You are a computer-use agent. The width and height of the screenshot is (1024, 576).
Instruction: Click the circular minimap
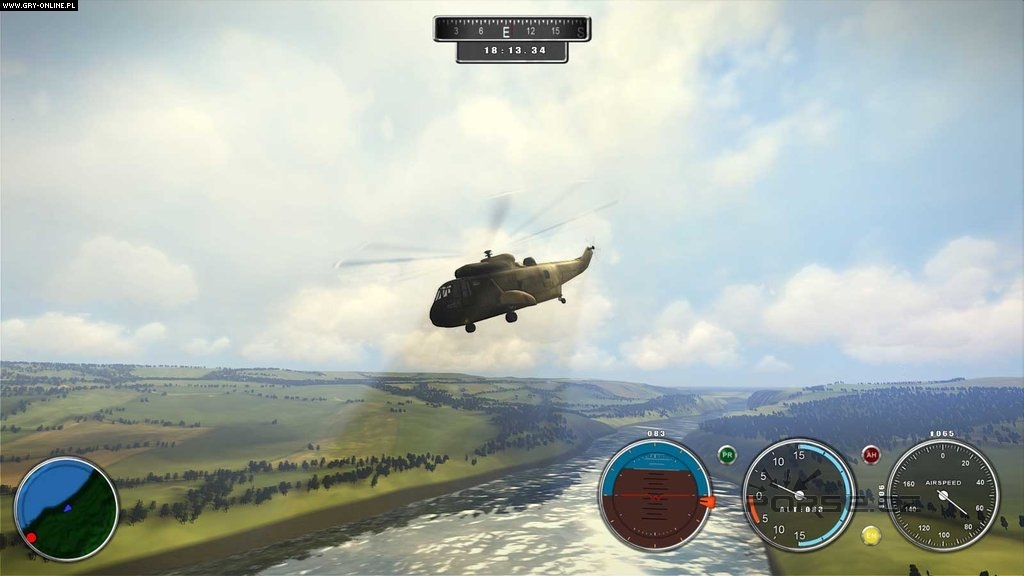pyautogui.click(x=66, y=508)
